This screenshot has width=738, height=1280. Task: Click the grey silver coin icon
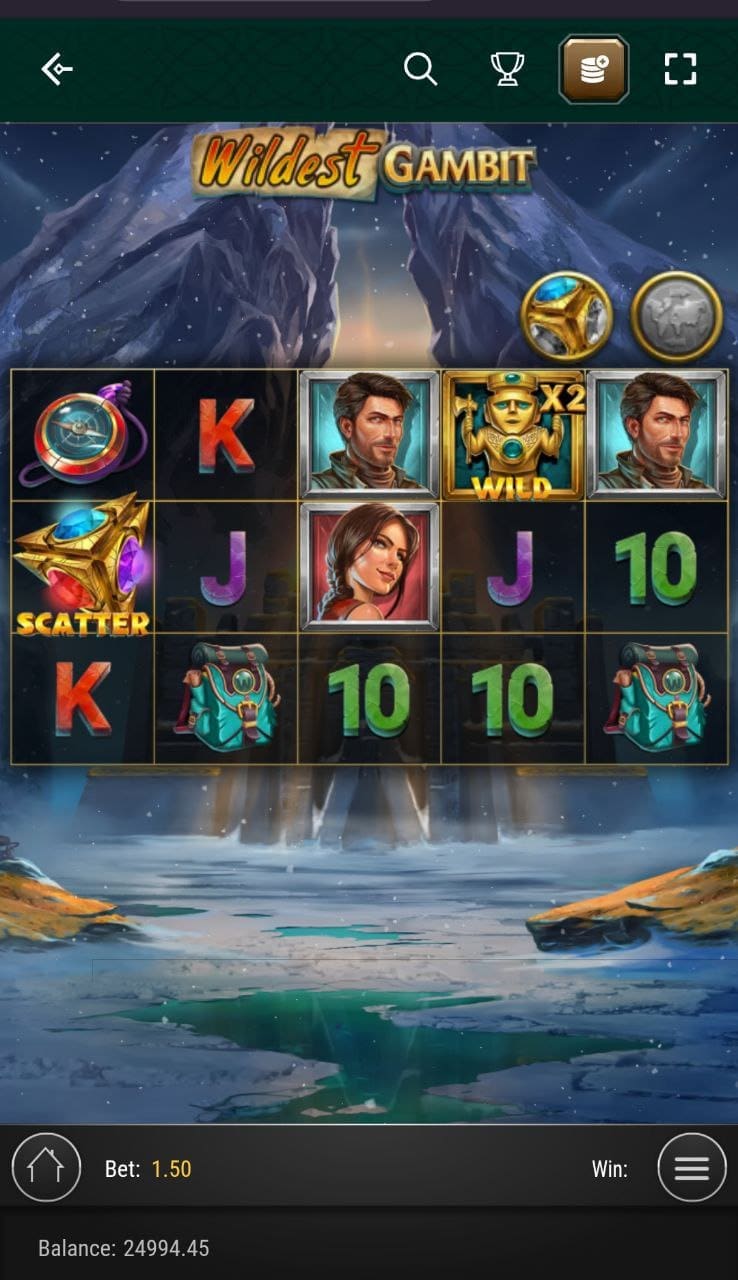pyautogui.click(x=677, y=316)
